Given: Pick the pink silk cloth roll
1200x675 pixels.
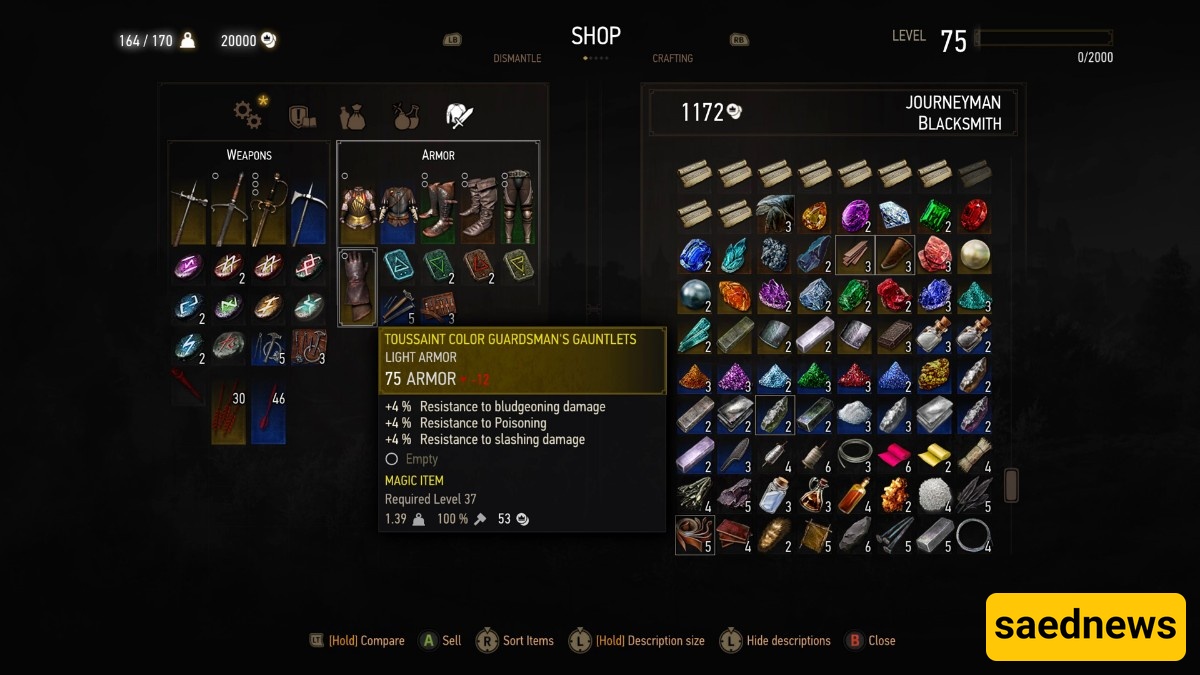Looking at the screenshot, I should (x=894, y=455).
